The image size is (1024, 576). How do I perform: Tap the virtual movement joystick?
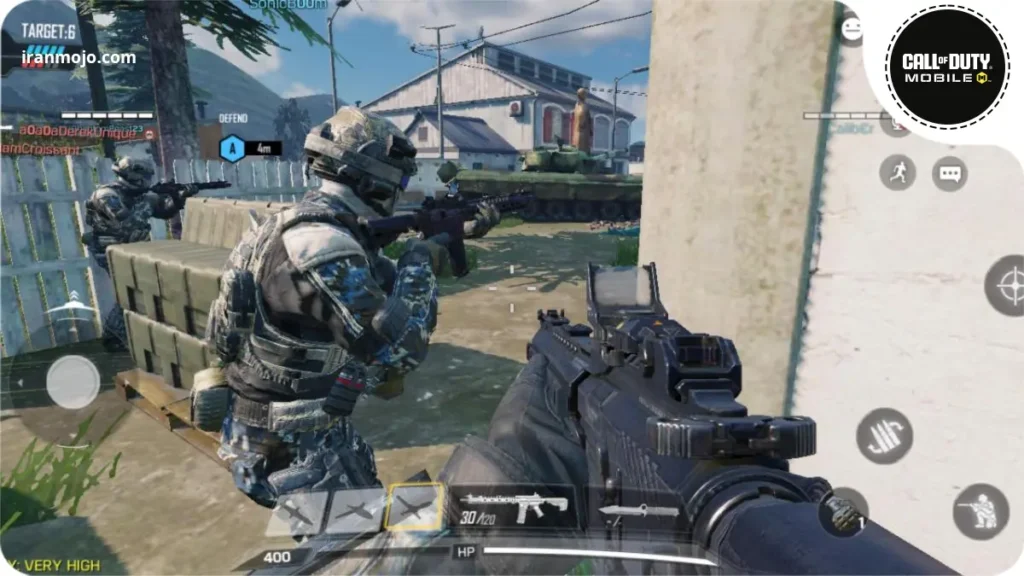(73, 382)
